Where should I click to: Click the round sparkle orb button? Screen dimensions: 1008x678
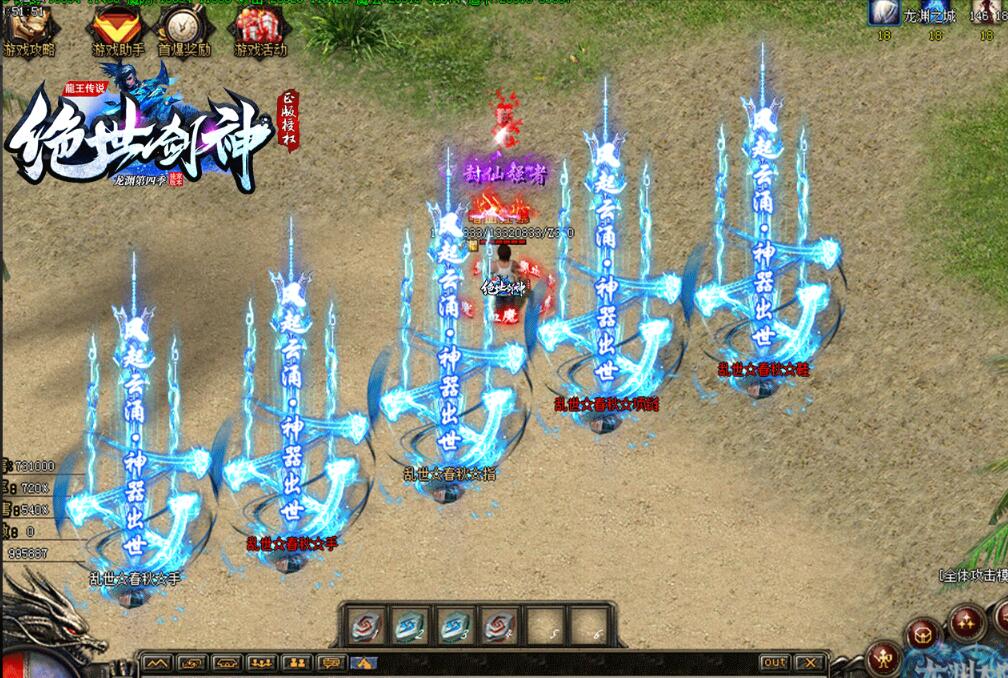966,622
